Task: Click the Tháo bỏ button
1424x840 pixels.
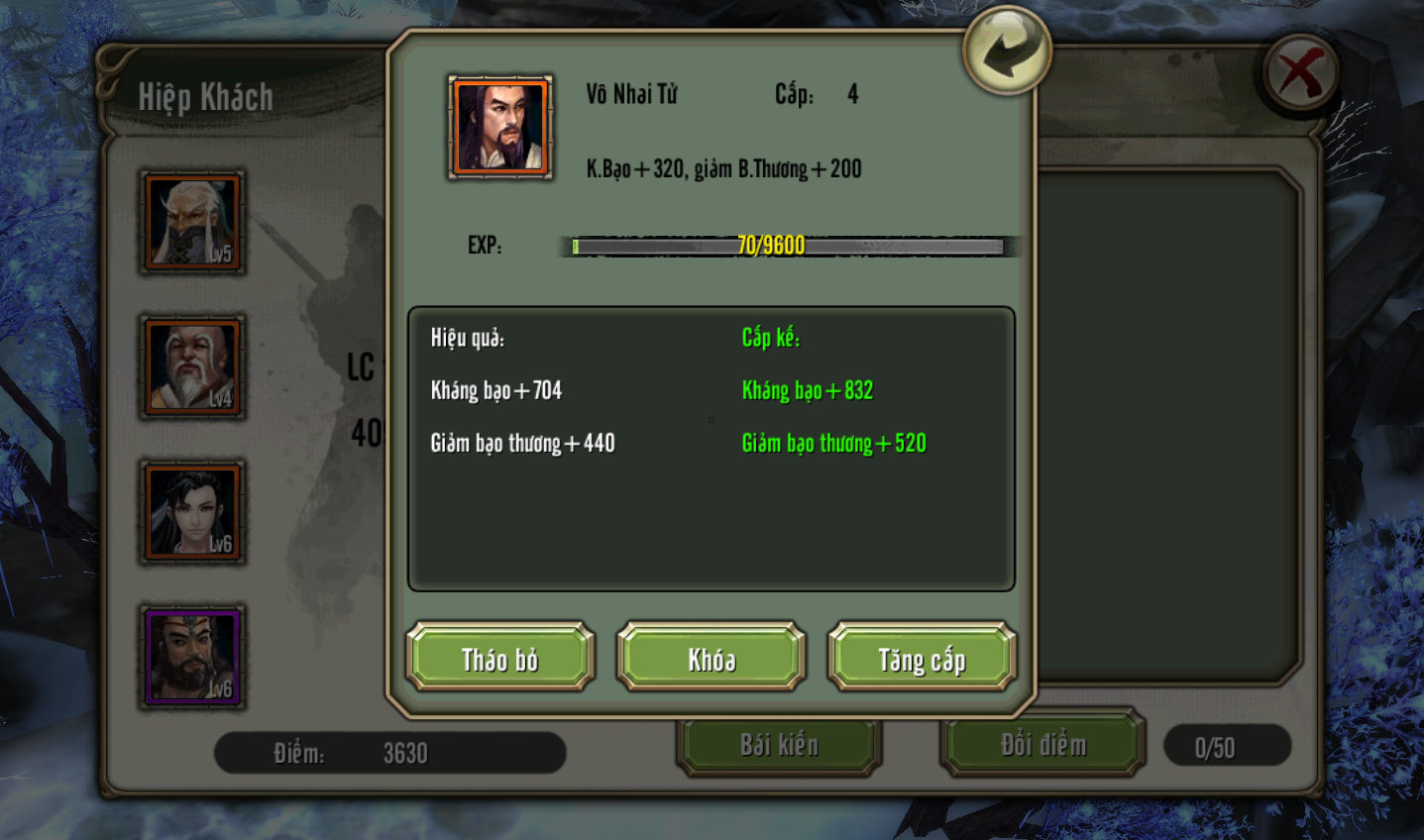Action: coord(500,658)
